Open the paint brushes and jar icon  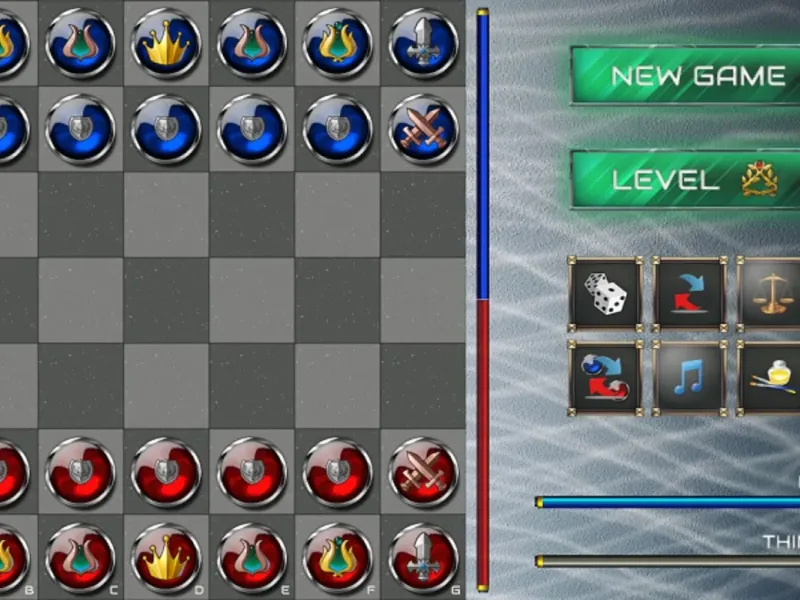(772, 378)
